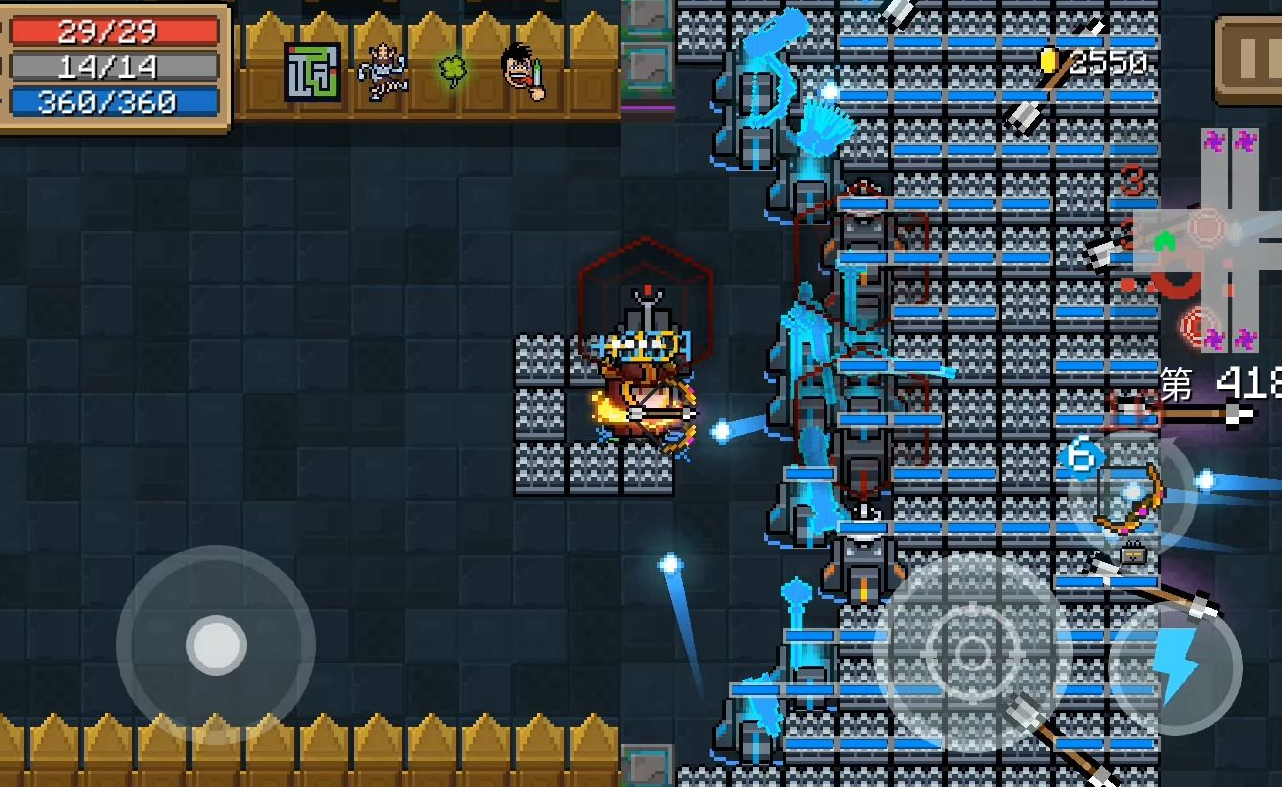Tap the virtual movement joystick
The height and width of the screenshot is (787, 1282).
(216, 645)
